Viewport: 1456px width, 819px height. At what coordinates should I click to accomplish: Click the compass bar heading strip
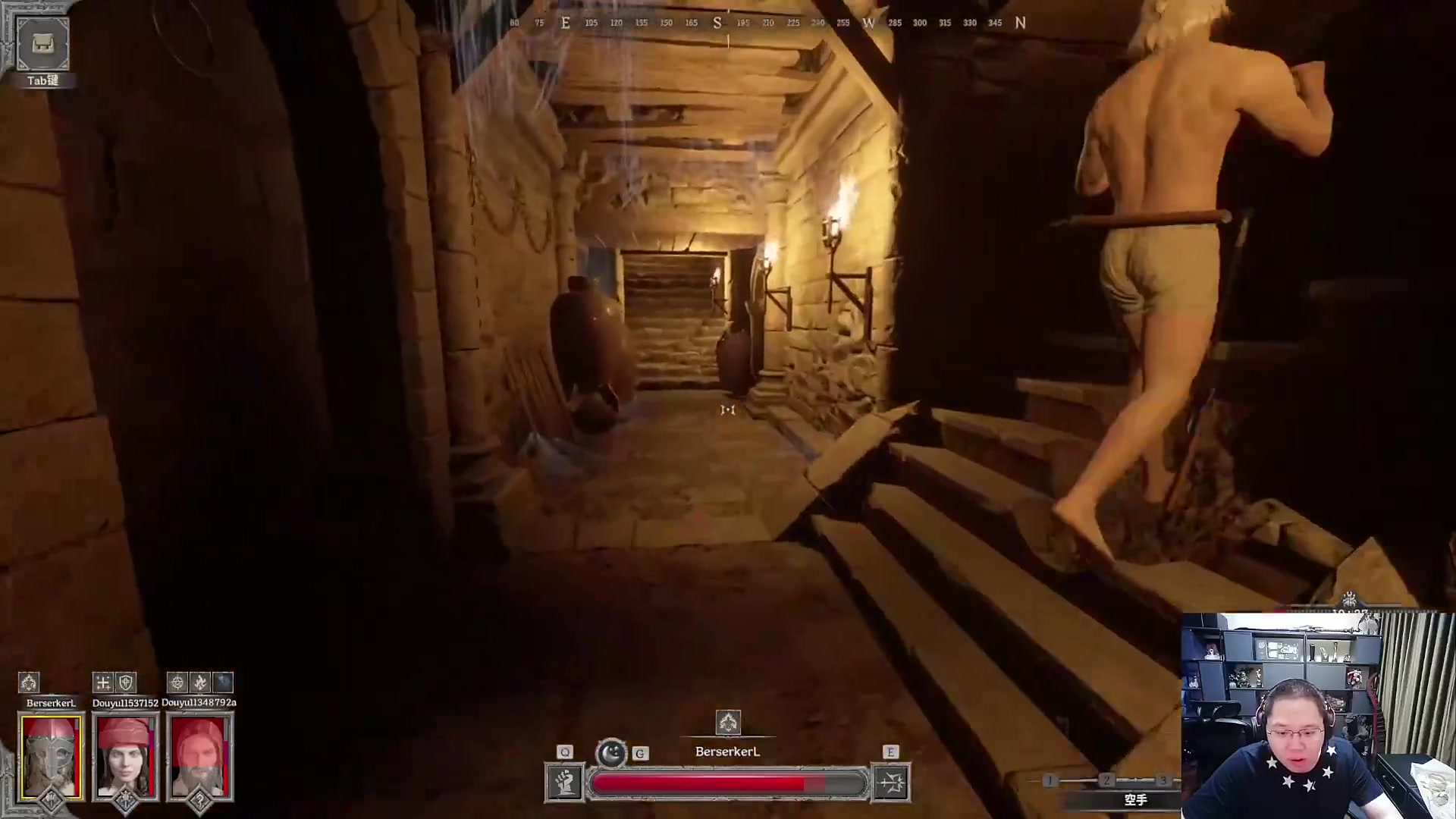click(x=766, y=23)
